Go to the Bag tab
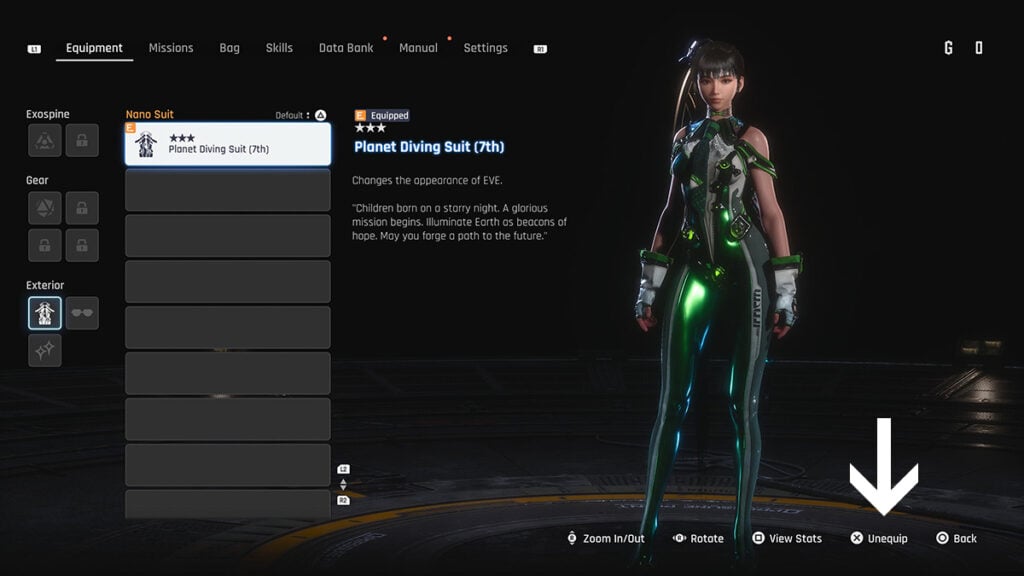The width and height of the screenshot is (1024, 576). coord(229,48)
